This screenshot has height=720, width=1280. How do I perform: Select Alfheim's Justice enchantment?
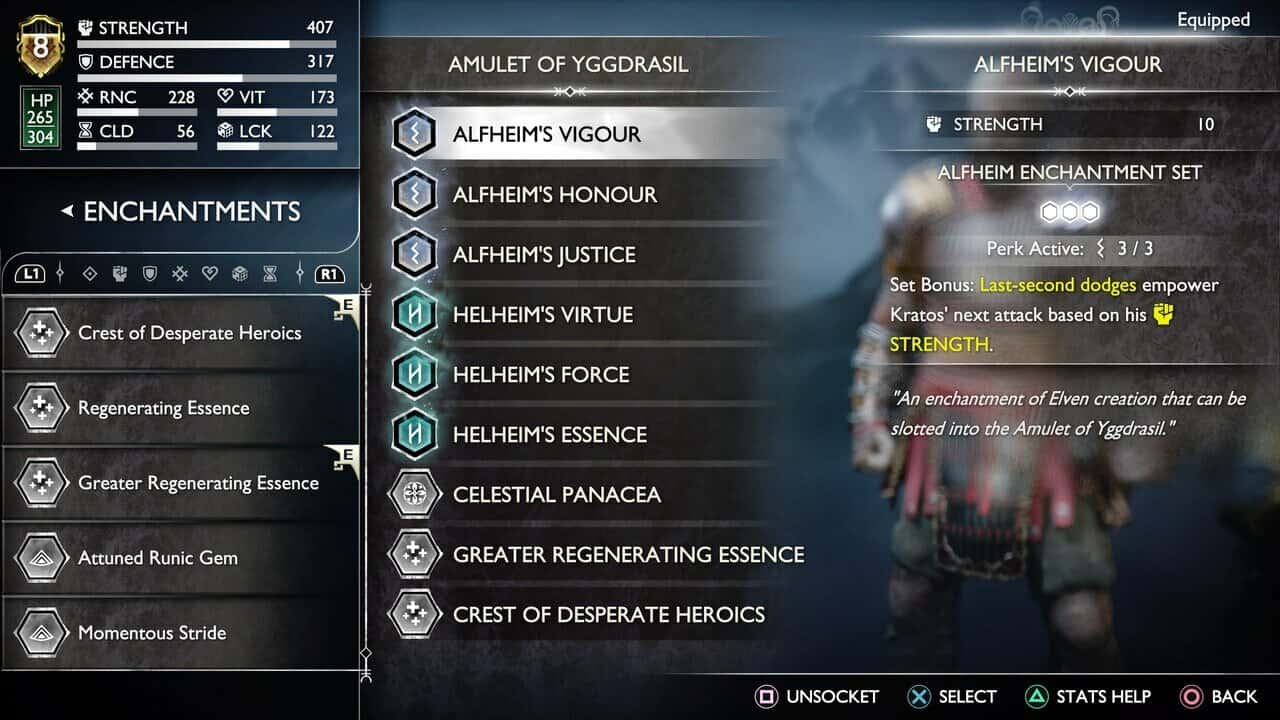[x=543, y=254]
